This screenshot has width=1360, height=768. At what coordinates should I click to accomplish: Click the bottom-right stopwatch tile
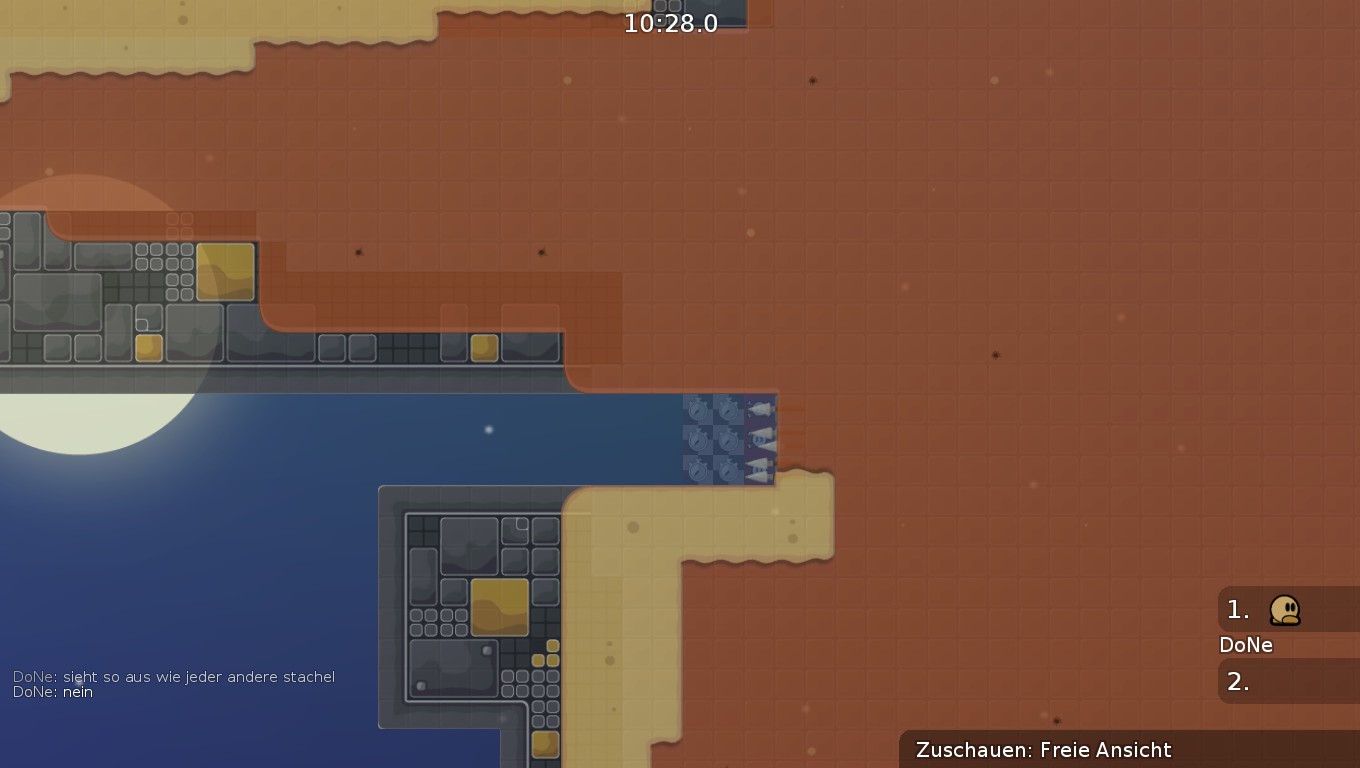tap(727, 471)
